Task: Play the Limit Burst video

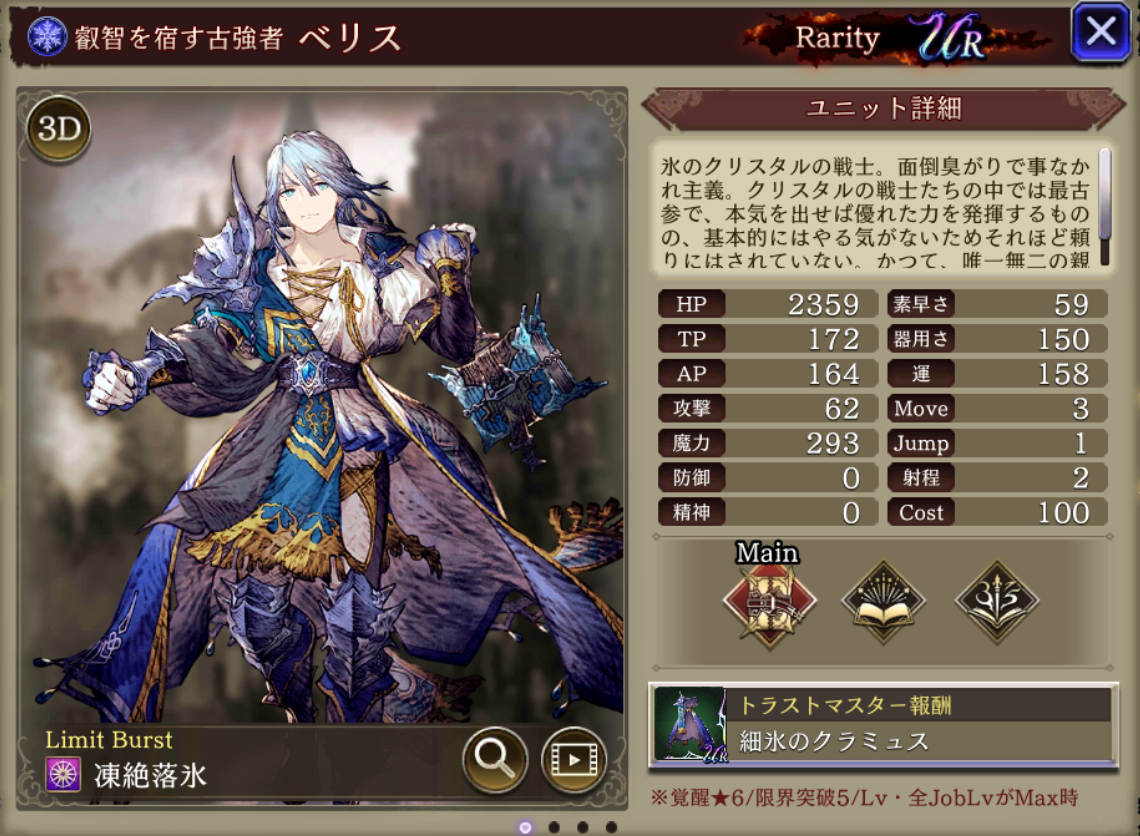Action: [x=574, y=760]
